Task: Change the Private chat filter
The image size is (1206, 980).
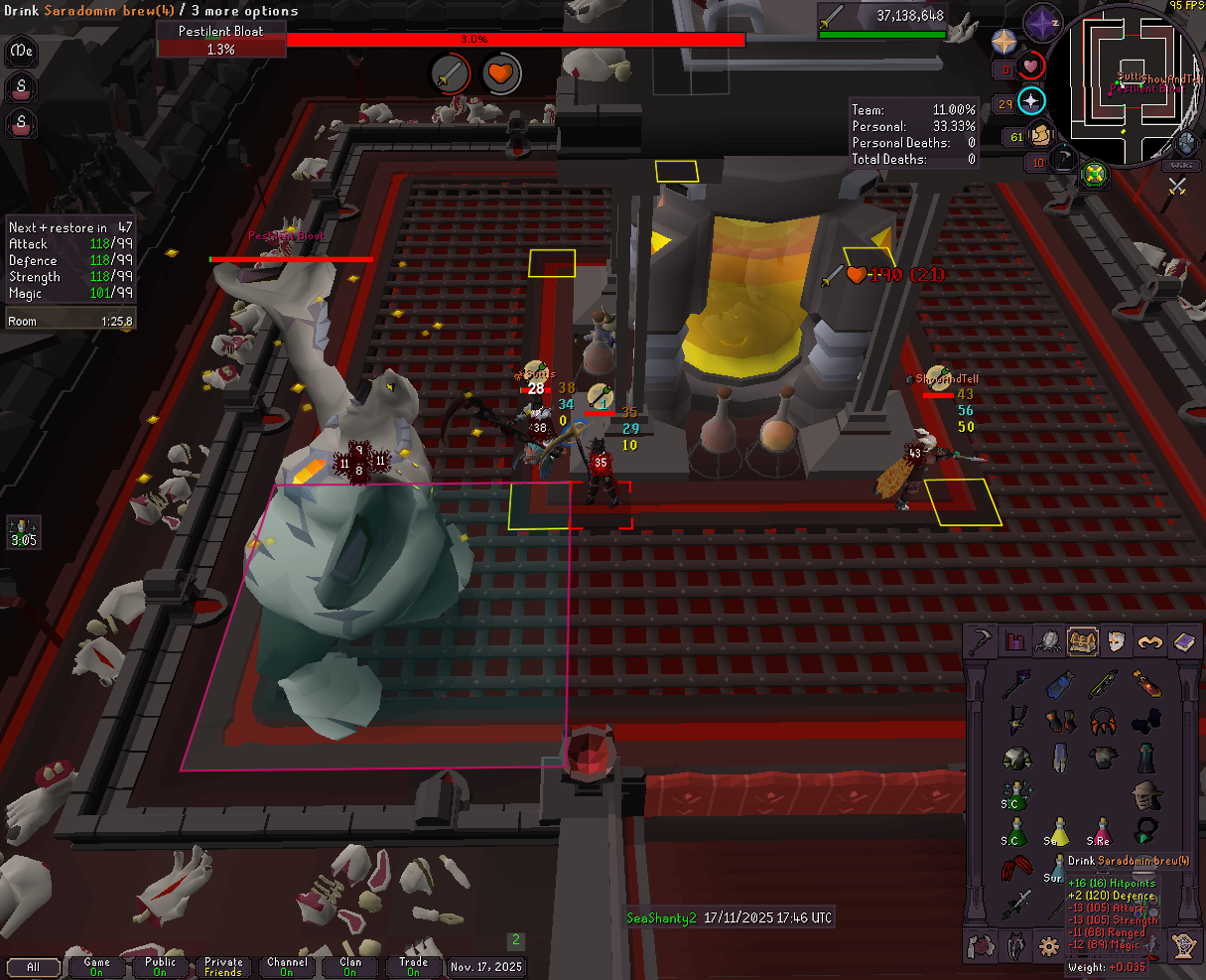Action: 223,966
